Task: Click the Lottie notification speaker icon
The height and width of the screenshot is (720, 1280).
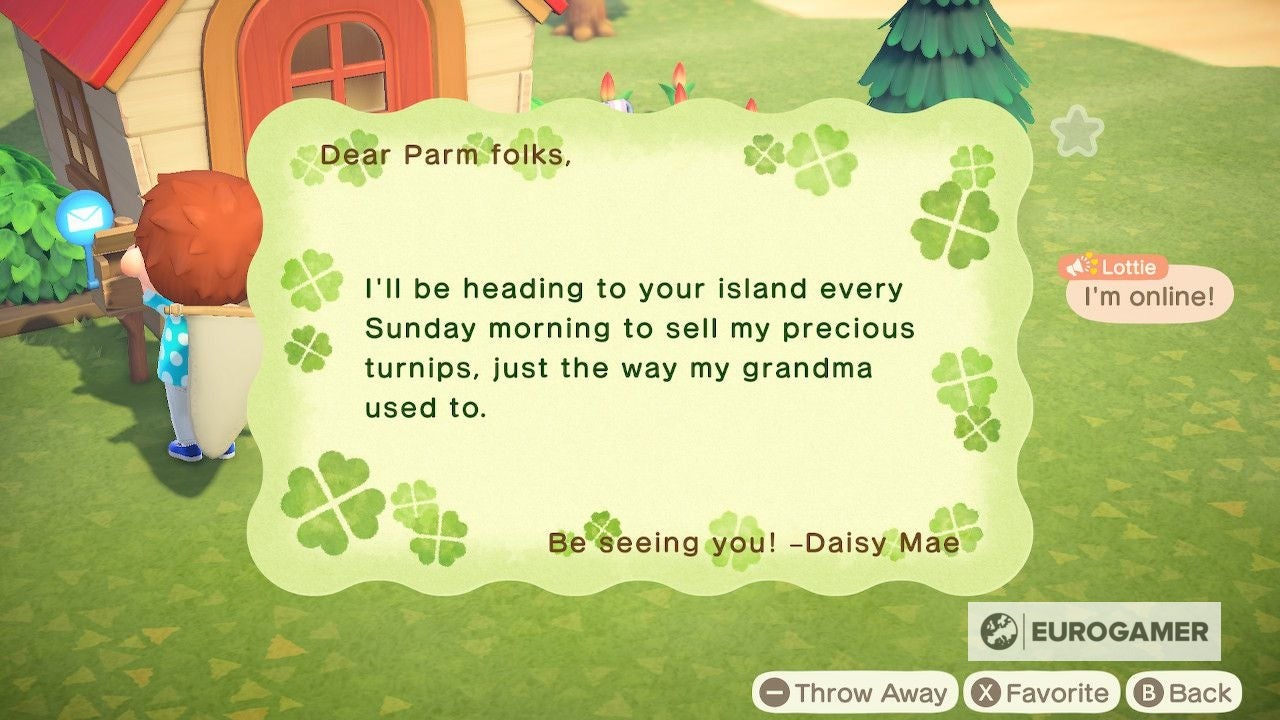Action: [1077, 266]
